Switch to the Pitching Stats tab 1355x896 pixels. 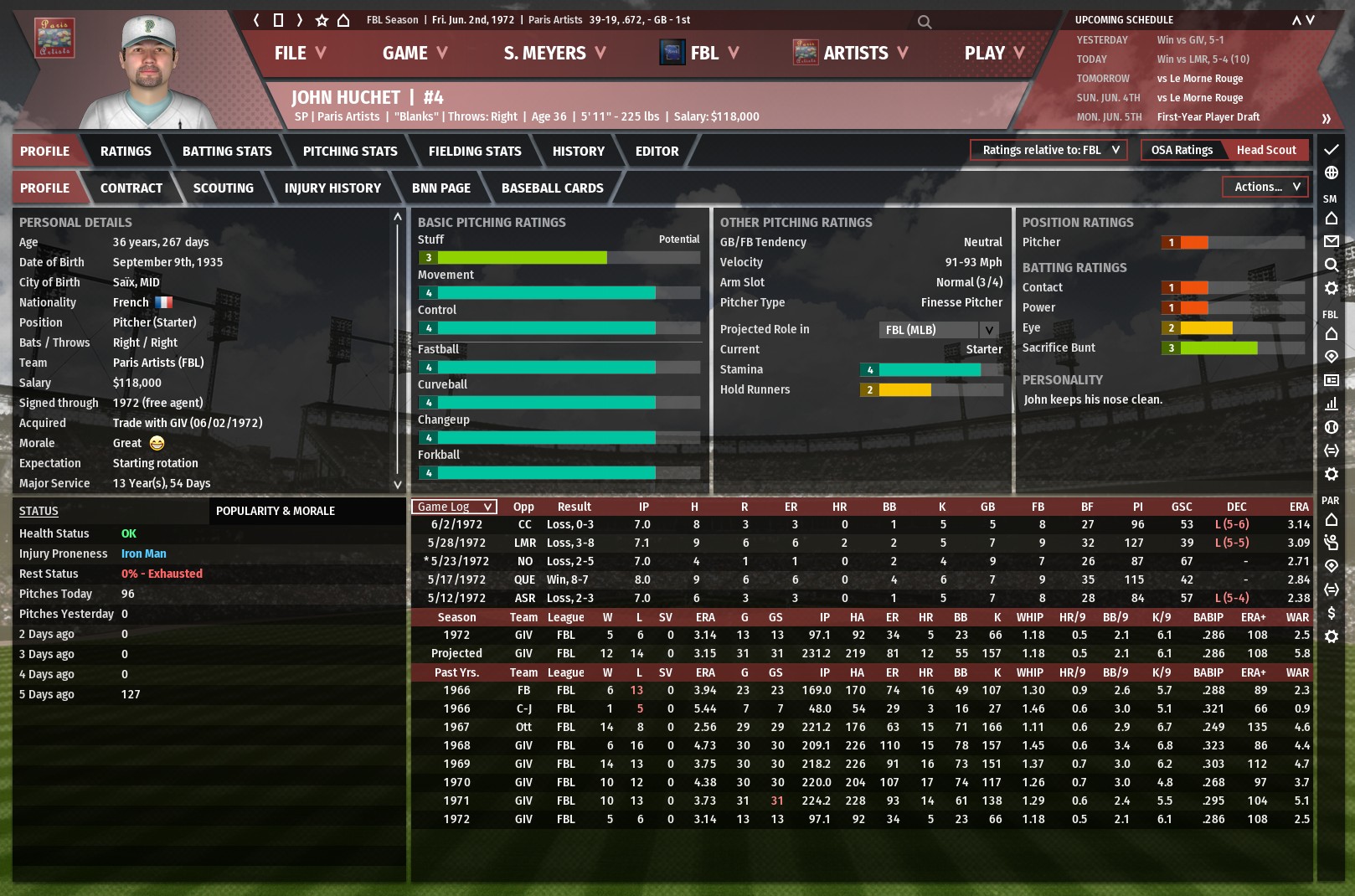coord(350,152)
